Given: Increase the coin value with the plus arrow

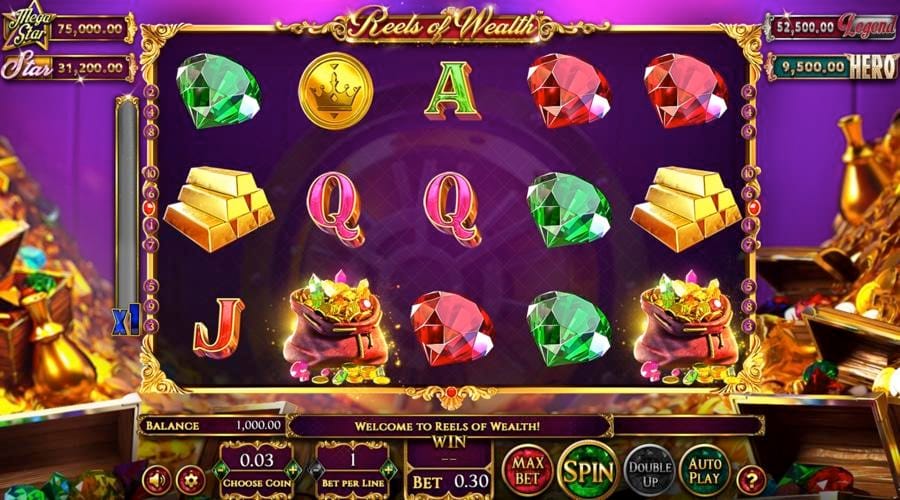Looking at the screenshot, I should [292, 468].
